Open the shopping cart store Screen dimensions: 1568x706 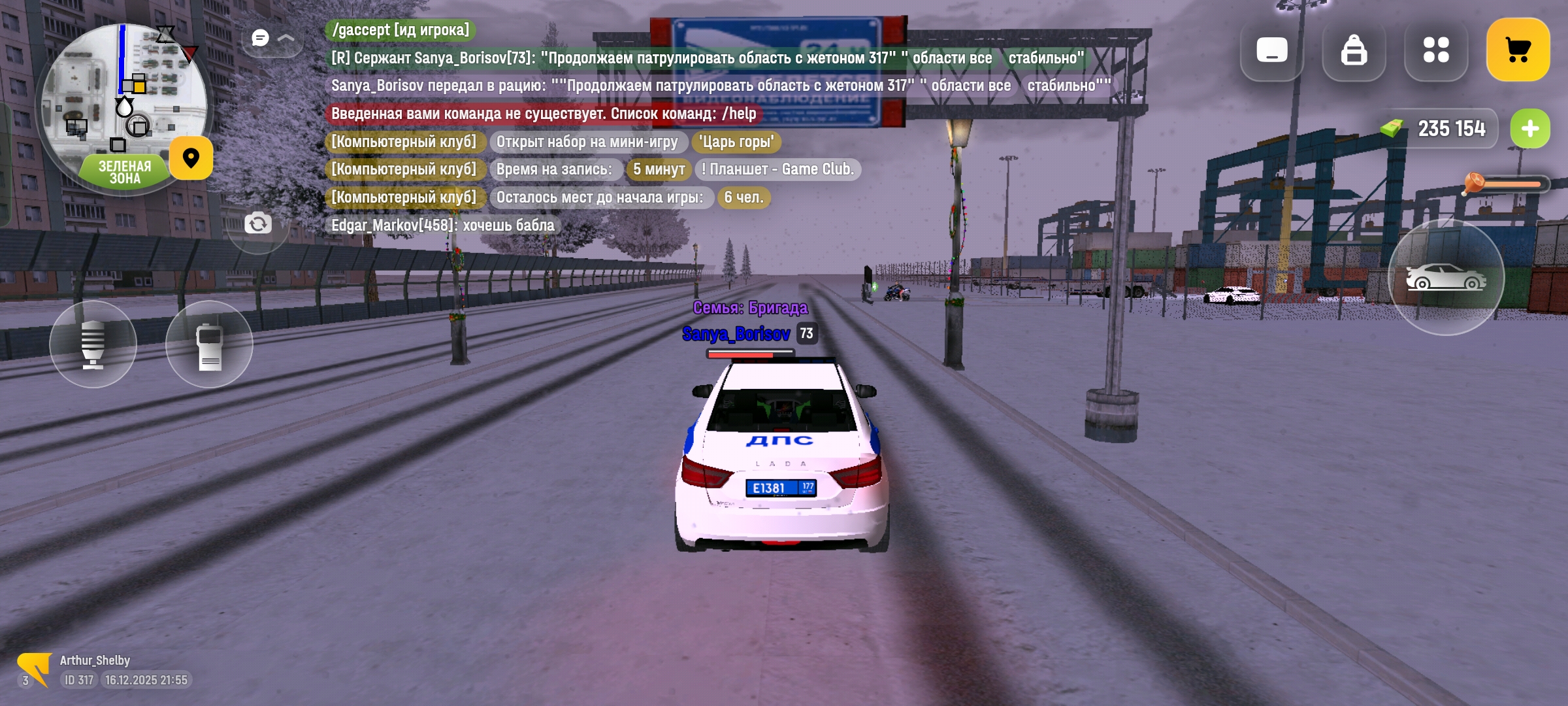click(1518, 50)
